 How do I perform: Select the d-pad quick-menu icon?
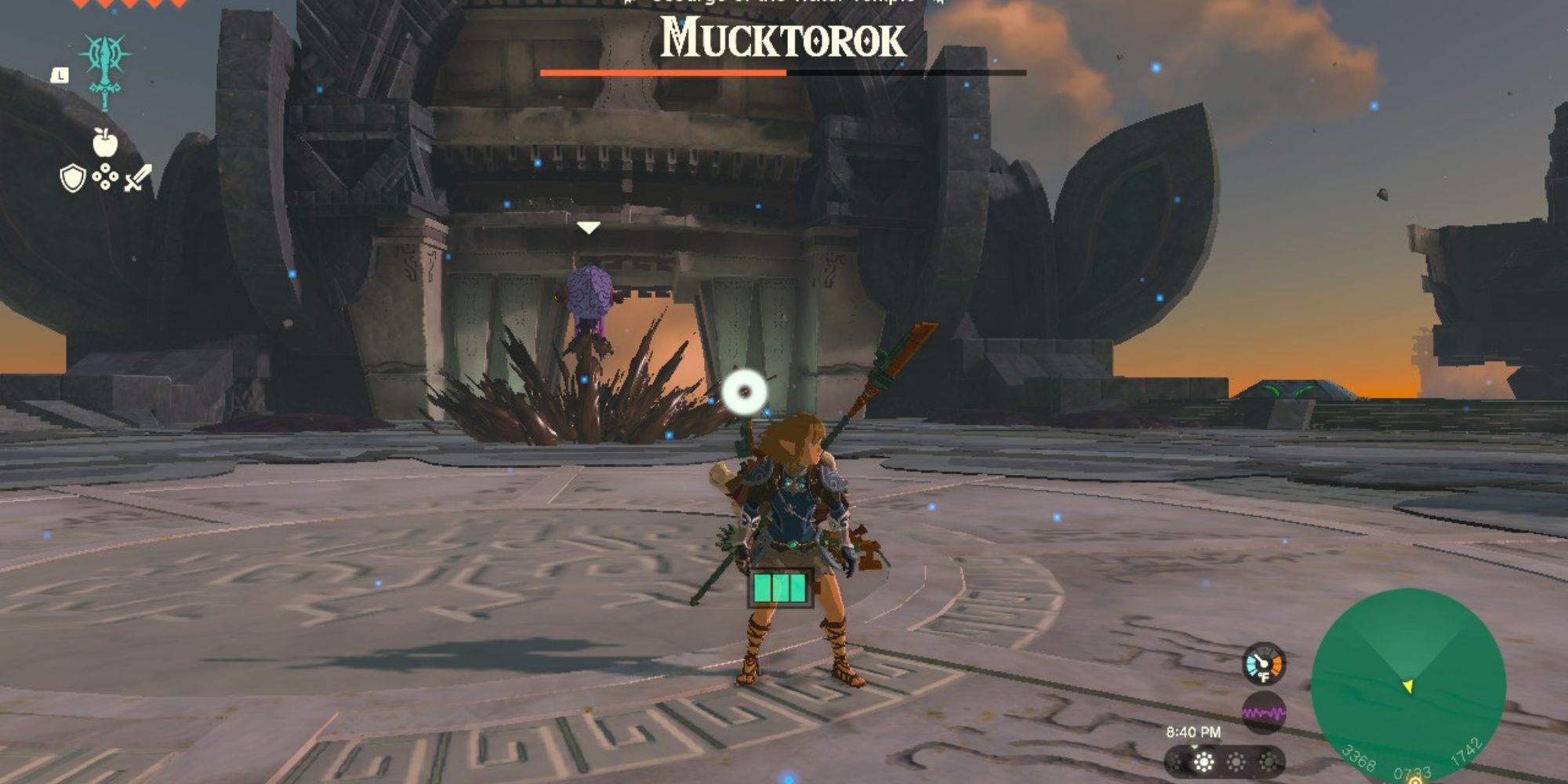click(107, 176)
